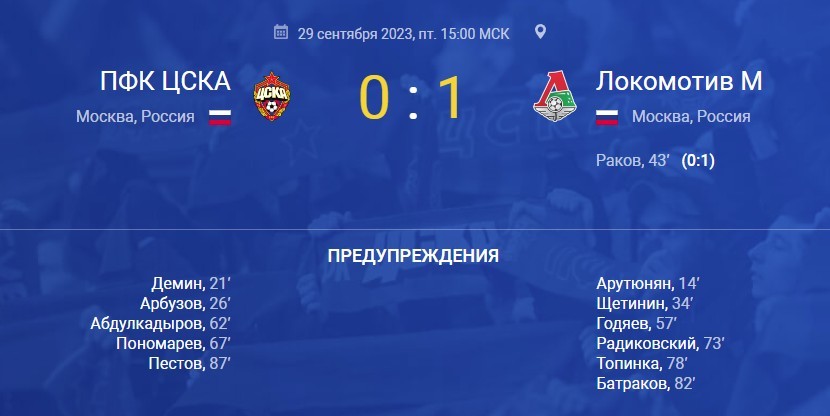Open player Абдулкадыров from the bookings list

146,323
